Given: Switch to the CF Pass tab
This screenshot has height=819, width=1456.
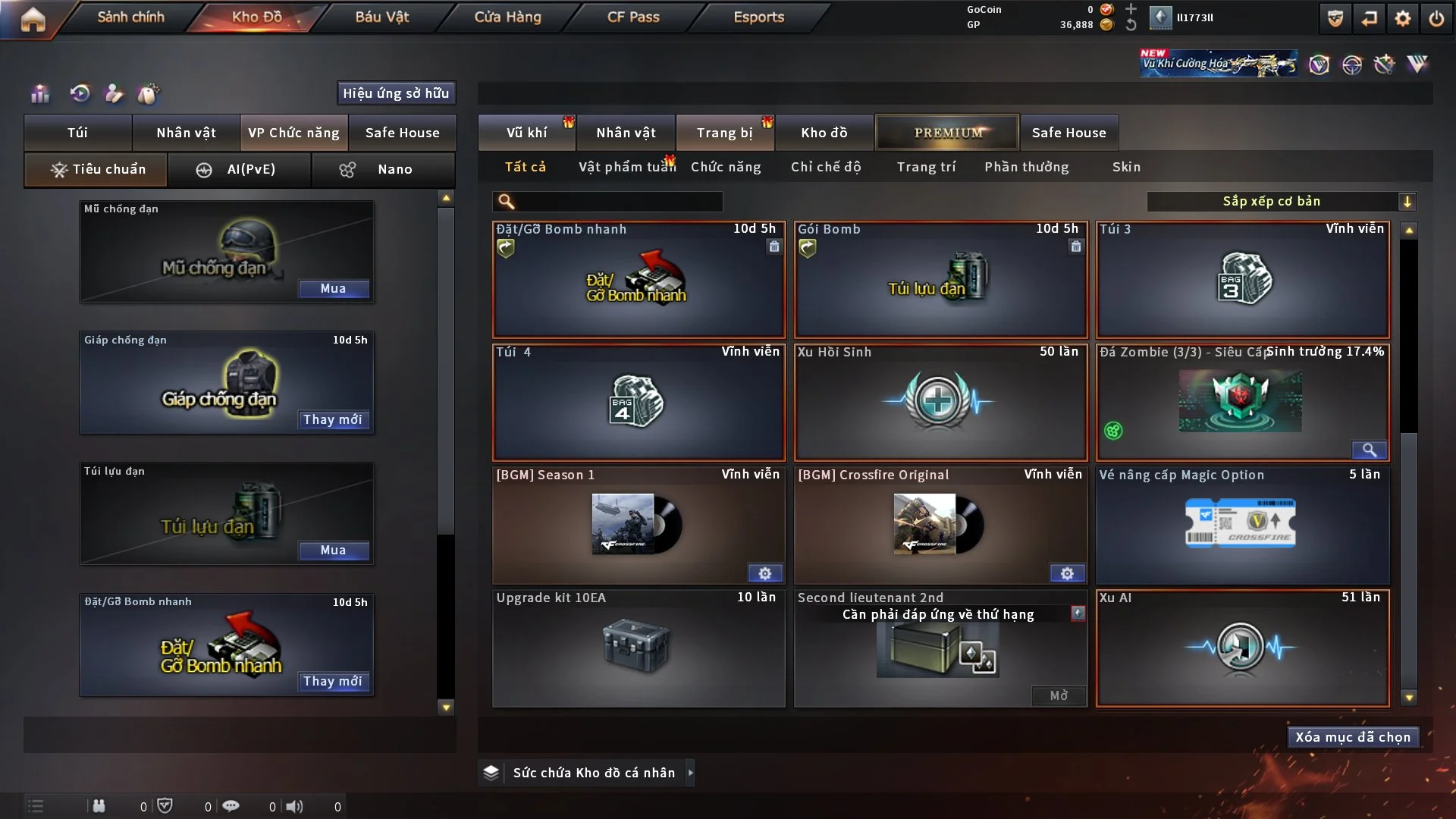Looking at the screenshot, I should pyautogui.click(x=633, y=17).
